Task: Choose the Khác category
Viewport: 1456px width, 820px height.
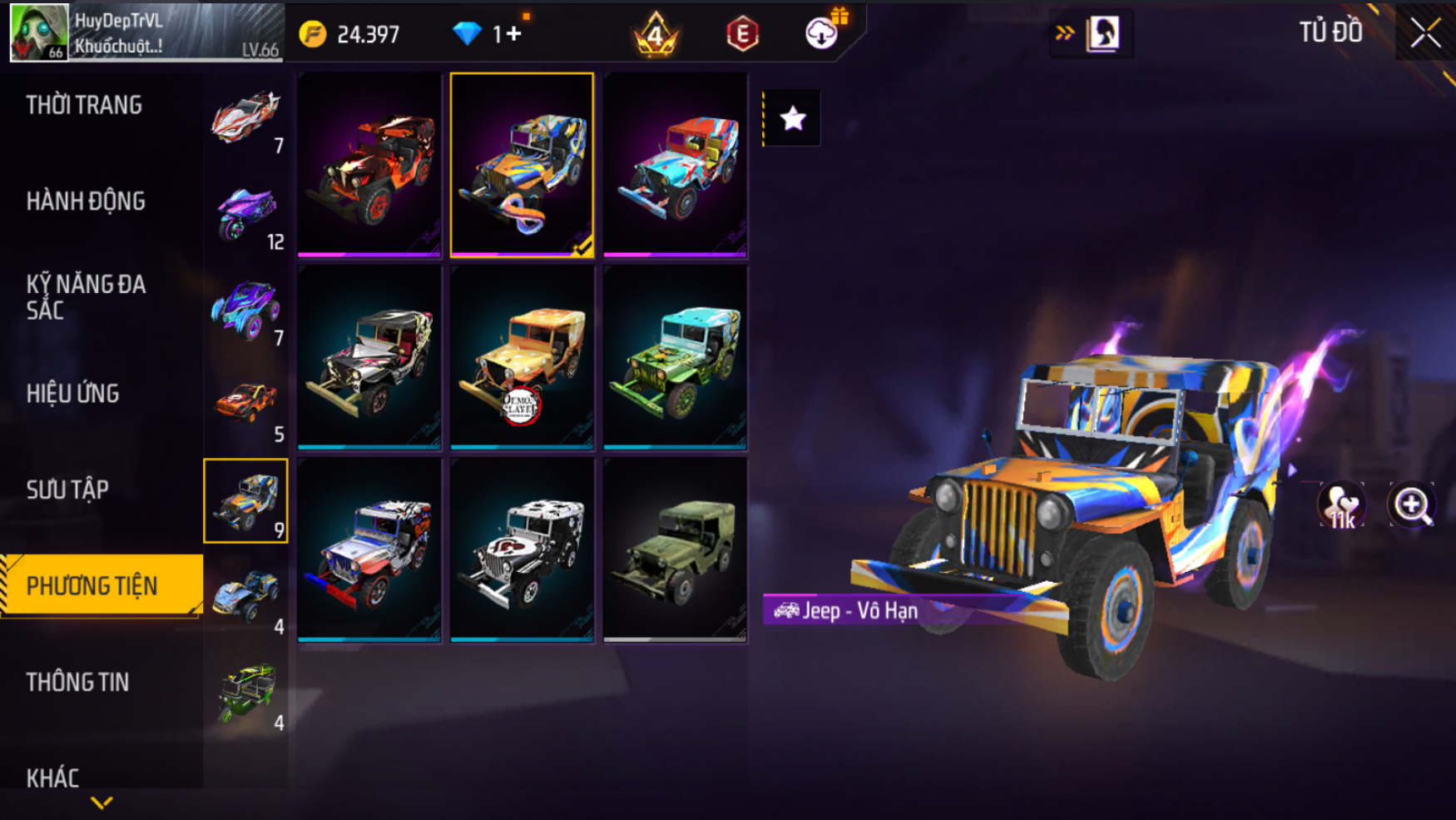Action: (52, 778)
